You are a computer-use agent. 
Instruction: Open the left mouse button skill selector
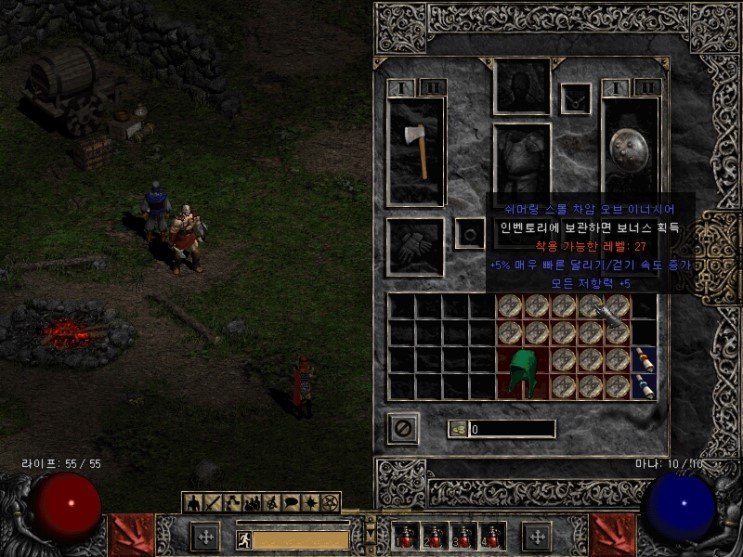[x=204, y=536]
